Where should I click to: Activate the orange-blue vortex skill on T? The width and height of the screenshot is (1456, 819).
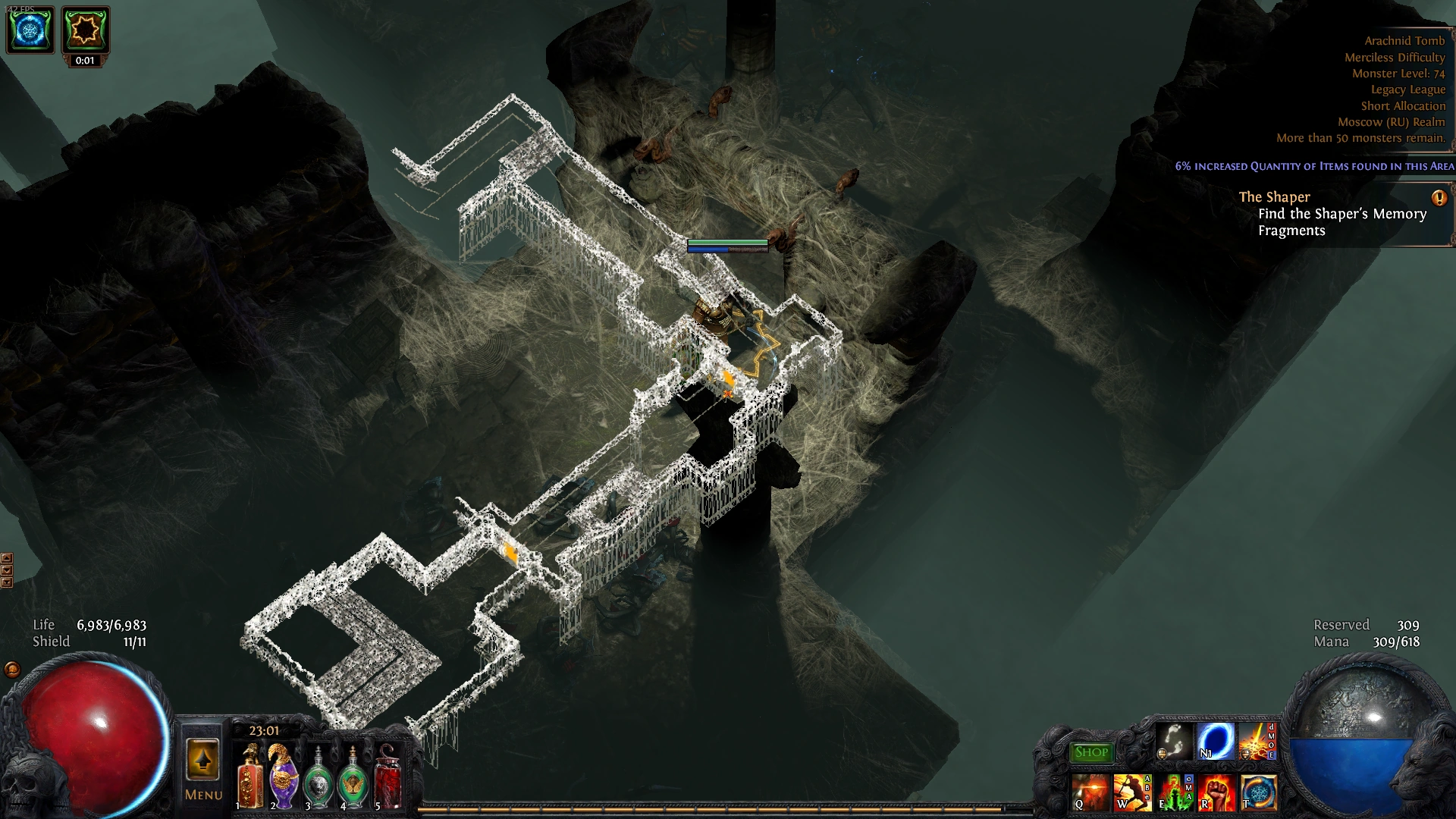pos(1257,794)
